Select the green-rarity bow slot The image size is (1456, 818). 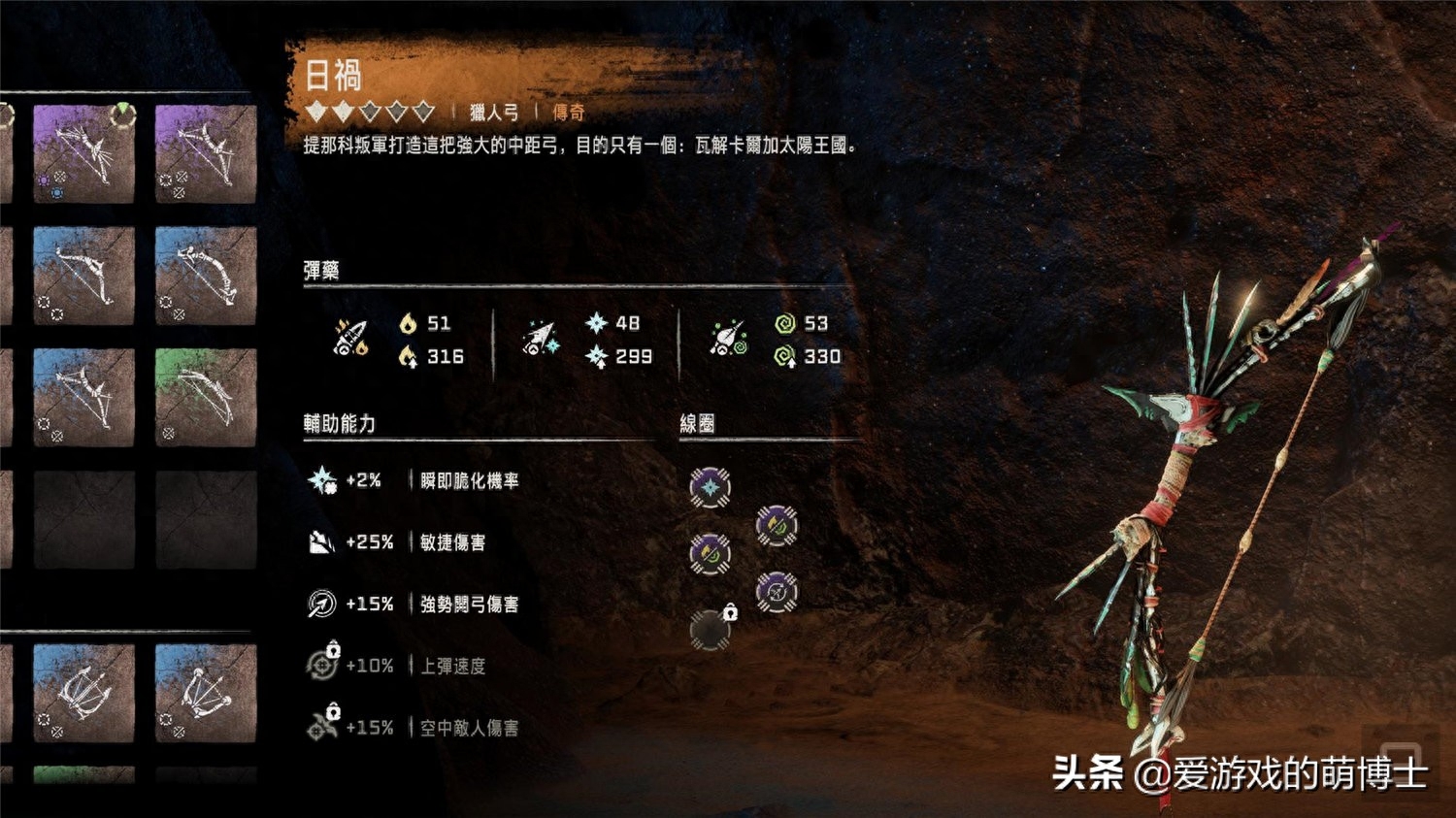206,397
